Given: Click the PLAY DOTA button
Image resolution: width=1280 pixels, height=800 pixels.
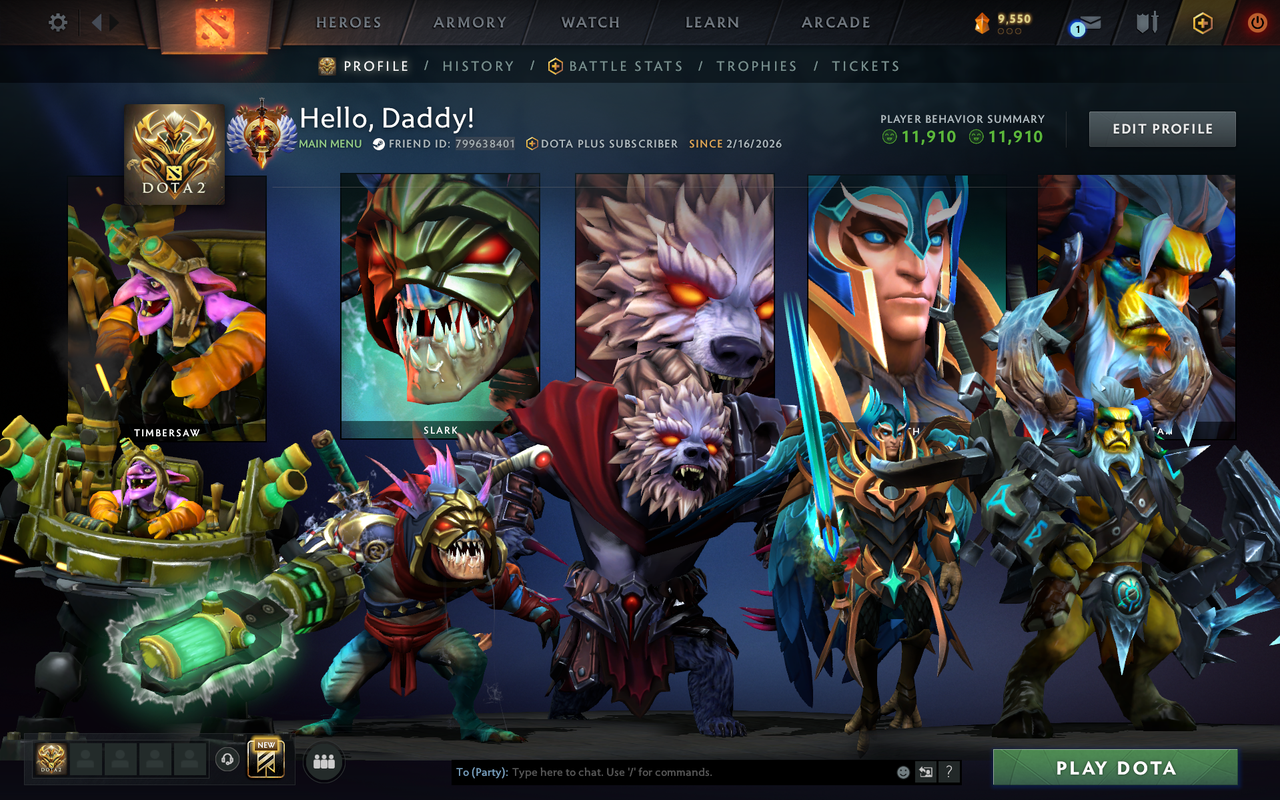Looking at the screenshot, I should (1116, 767).
